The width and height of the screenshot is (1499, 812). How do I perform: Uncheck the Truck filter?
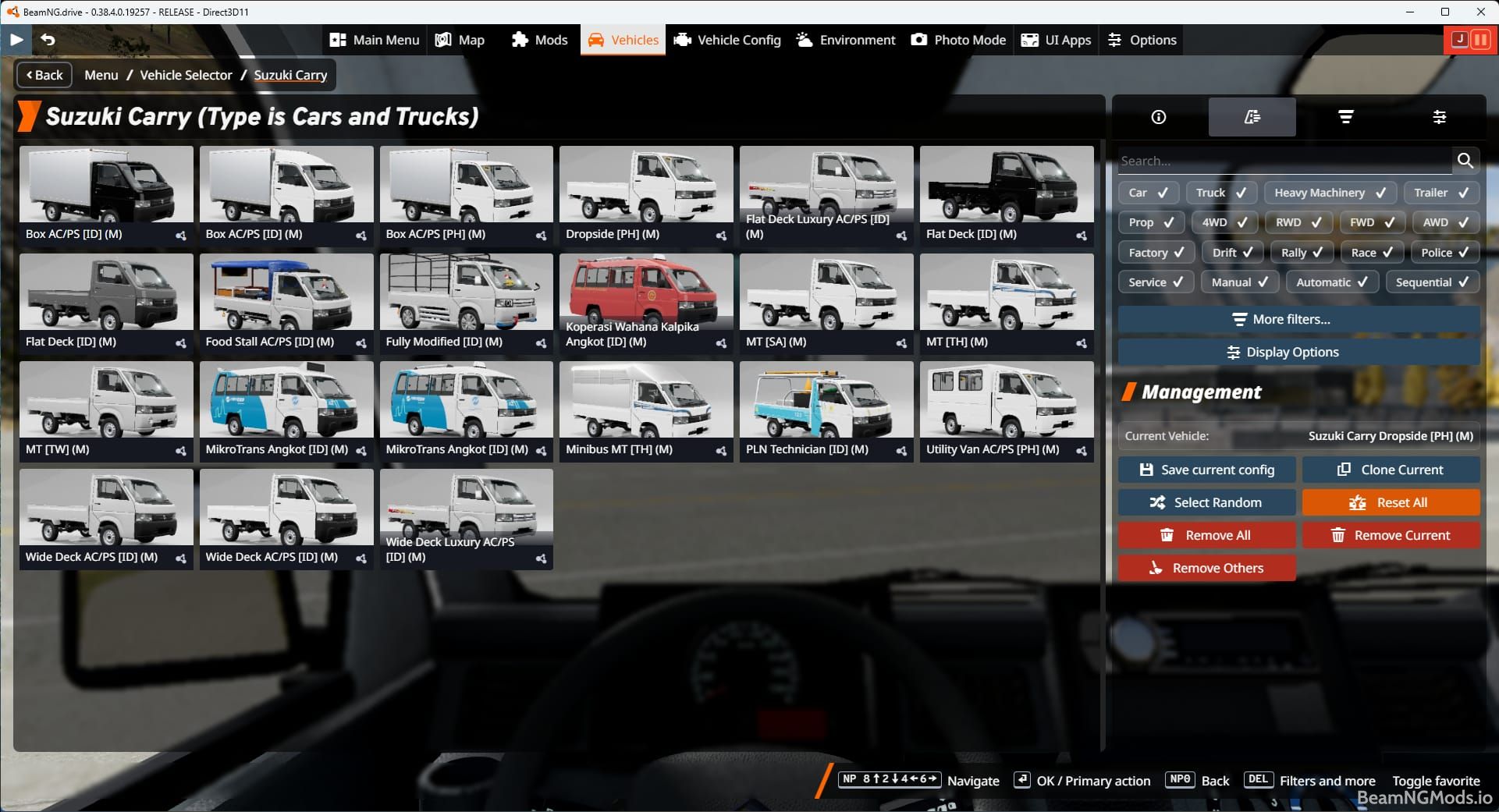tap(1221, 193)
